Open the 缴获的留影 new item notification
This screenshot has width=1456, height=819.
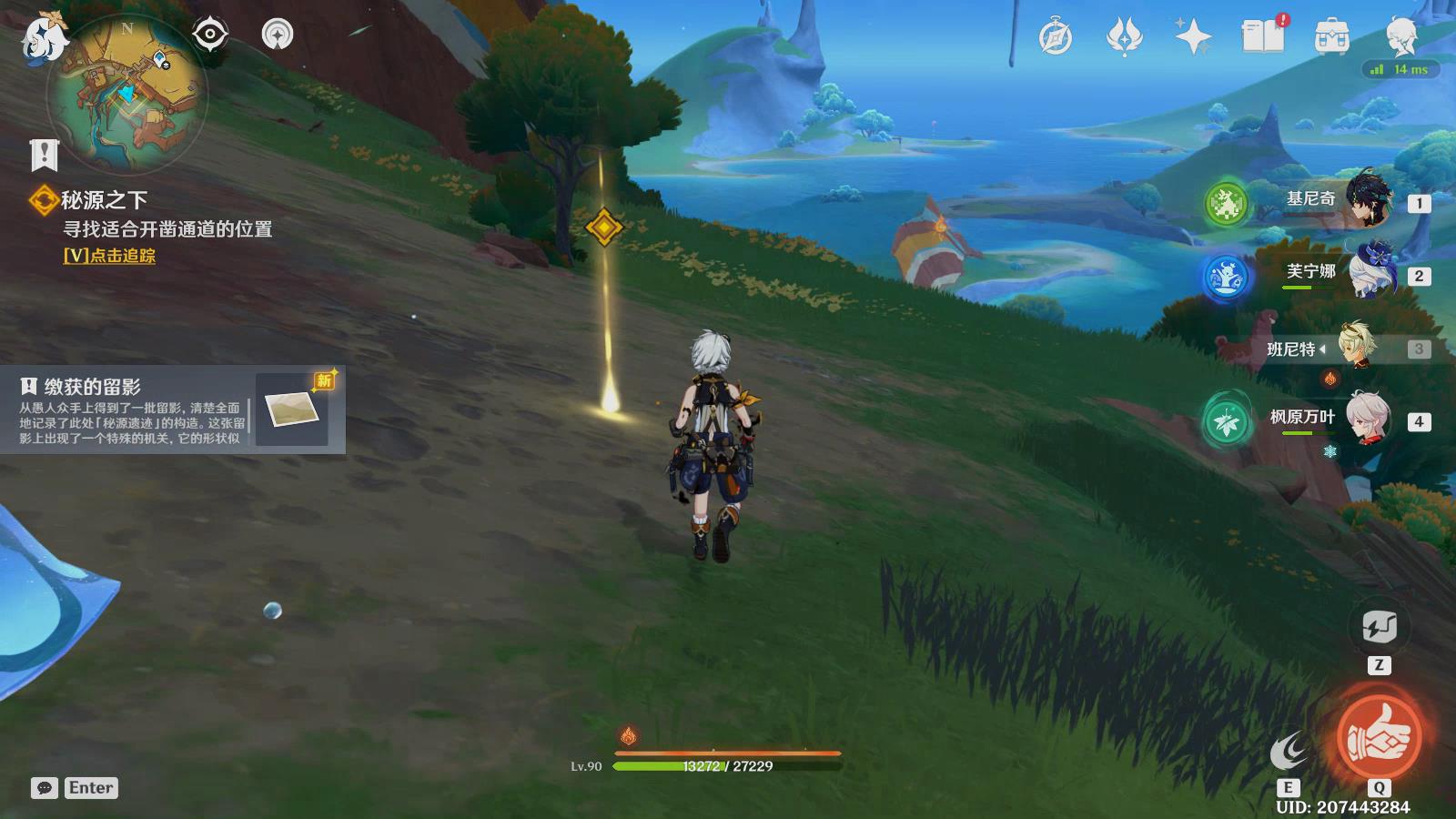click(x=173, y=410)
